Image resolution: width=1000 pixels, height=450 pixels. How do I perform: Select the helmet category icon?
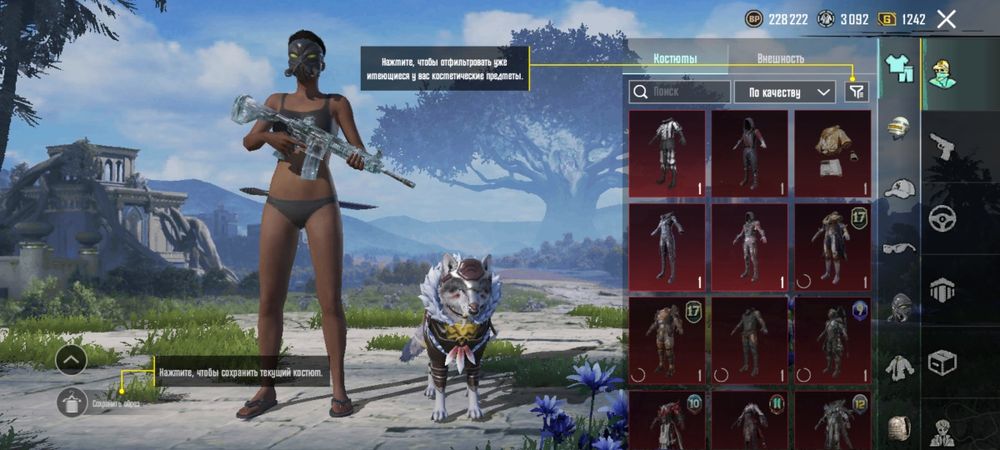[x=900, y=127]
